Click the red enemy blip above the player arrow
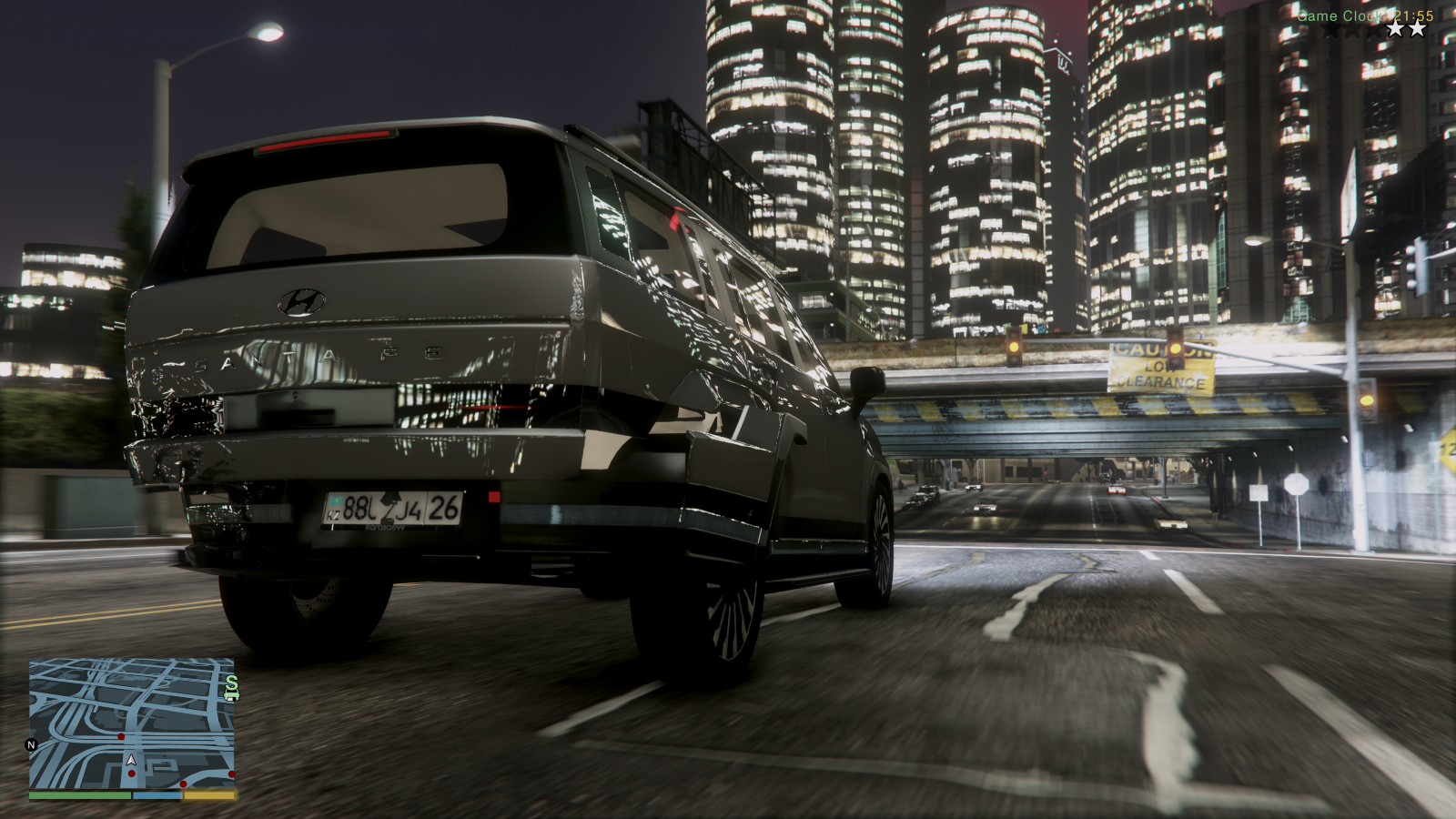 click(121, 736)
